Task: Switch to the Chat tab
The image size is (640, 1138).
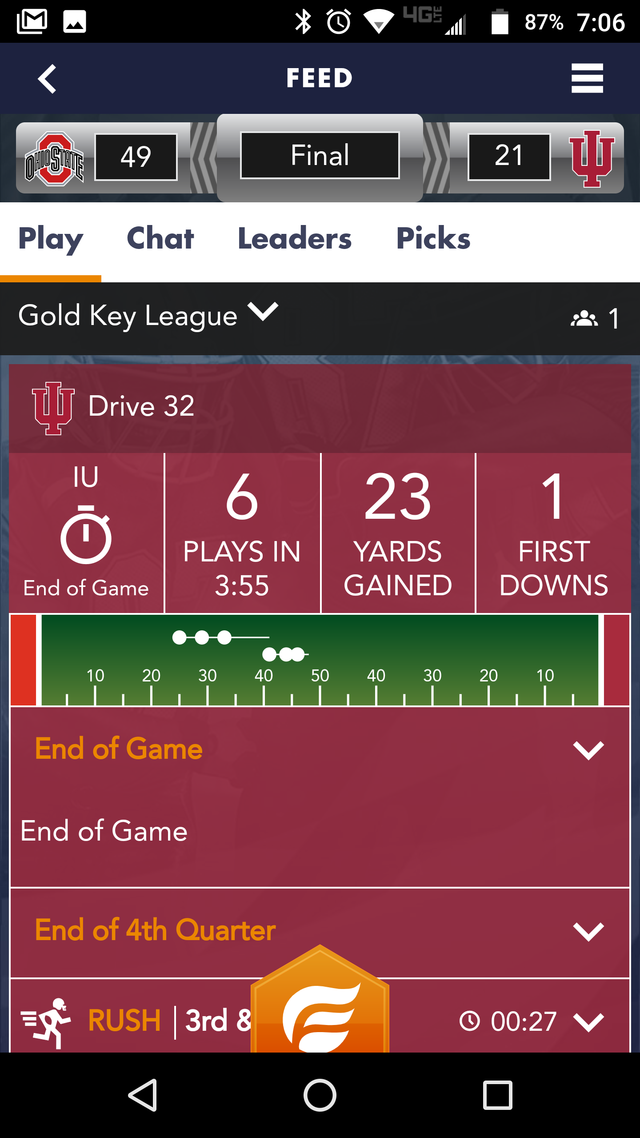Action: tap(160, 239)
